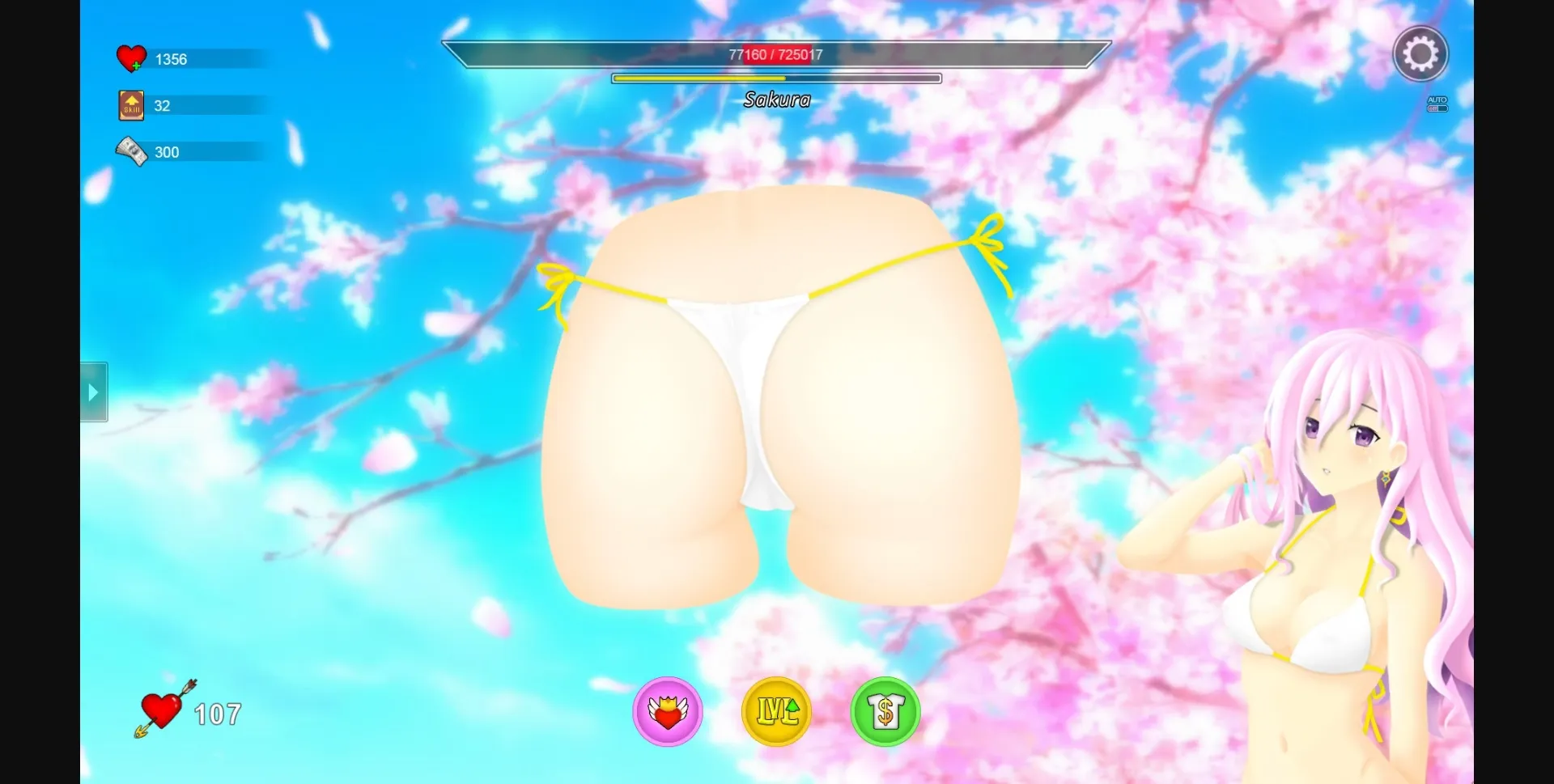Click the heart-with-arrow love icon
This screenshot has width=1554, height=784.
point(160,710)
